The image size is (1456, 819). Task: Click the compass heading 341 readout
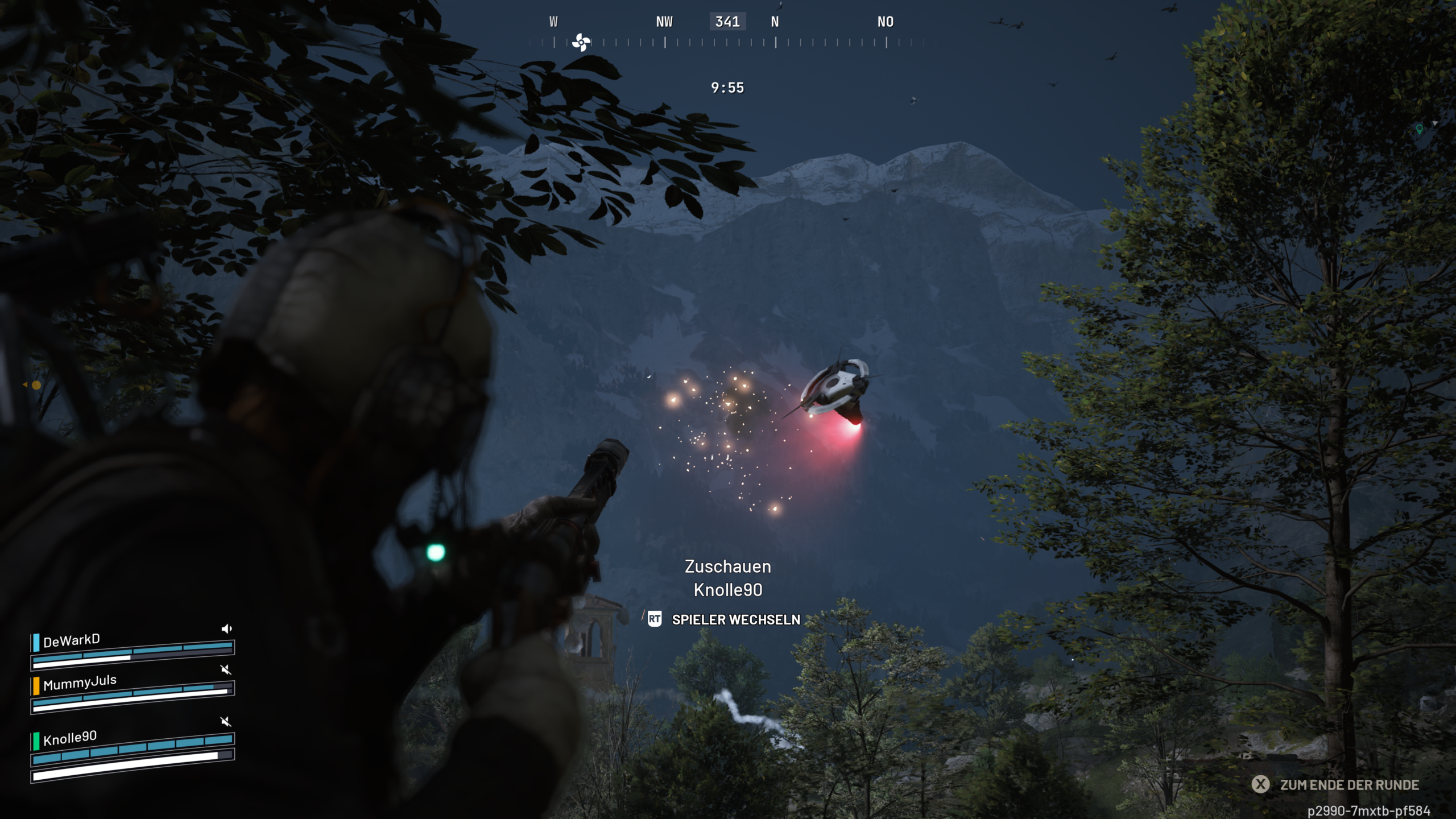tap(727, 22)
